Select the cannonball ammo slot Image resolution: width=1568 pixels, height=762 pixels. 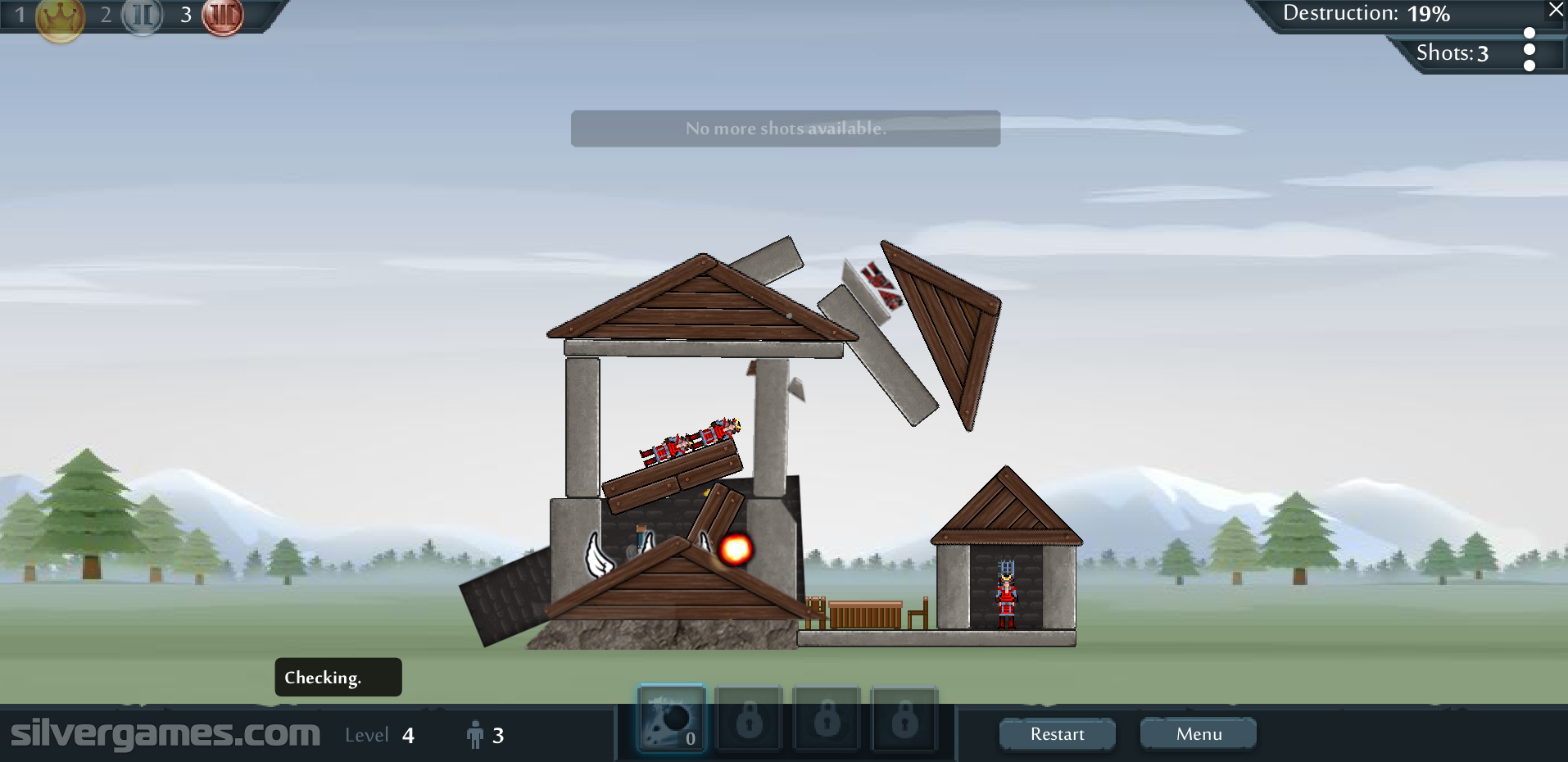pos(672,719)
